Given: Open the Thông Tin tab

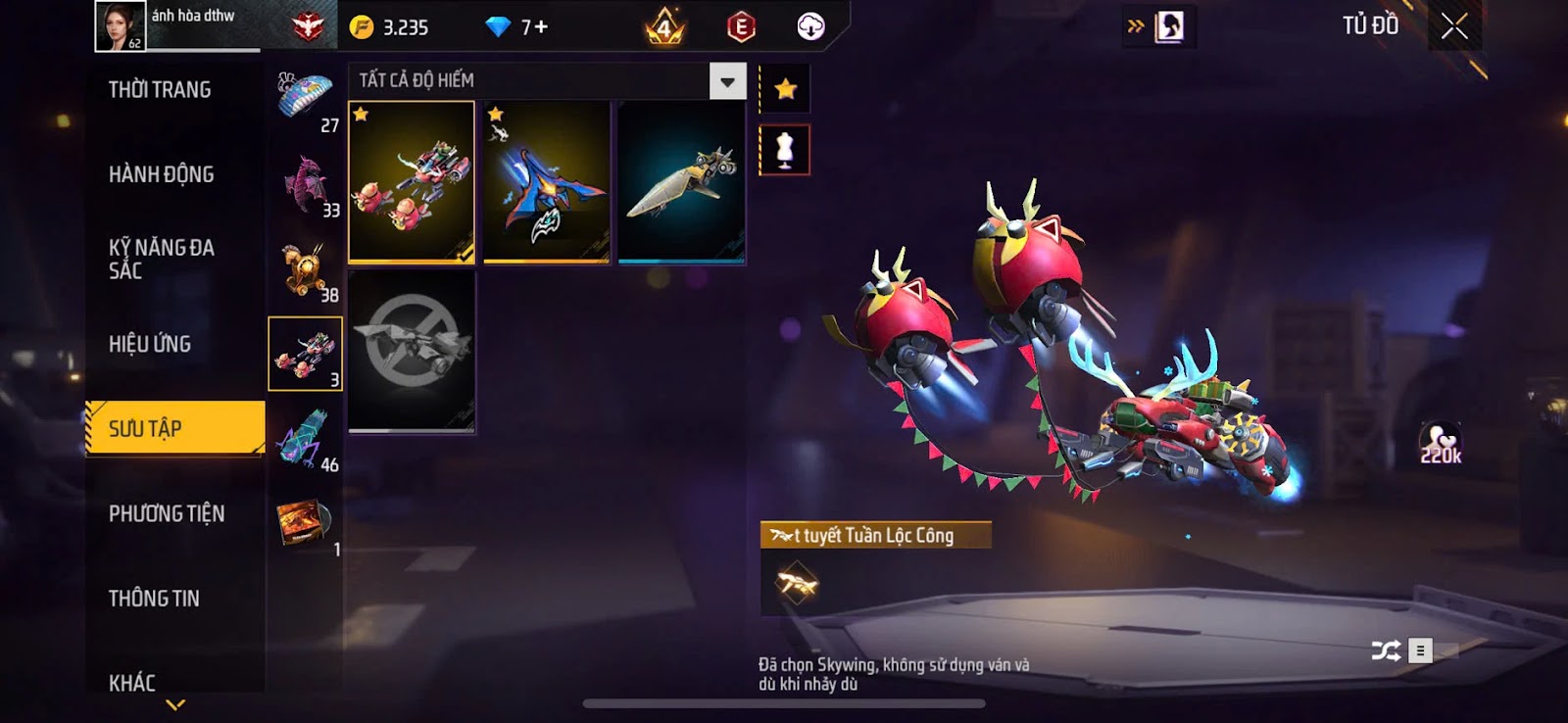Looking at the screenshot, I should [154, 598].
